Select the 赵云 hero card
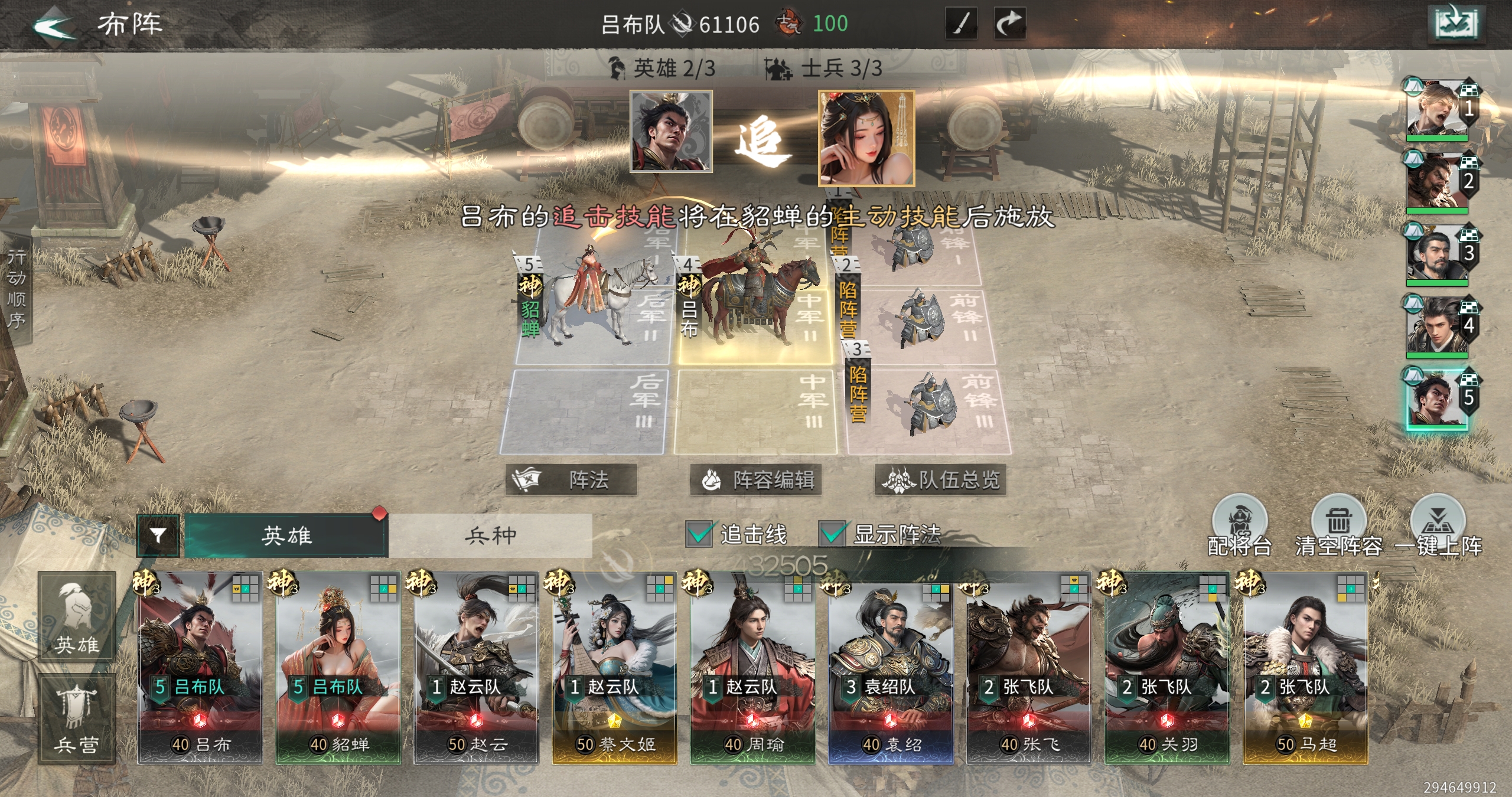Screen dimensions: 1512x797 pyautogui.click(x=476, y=667)
